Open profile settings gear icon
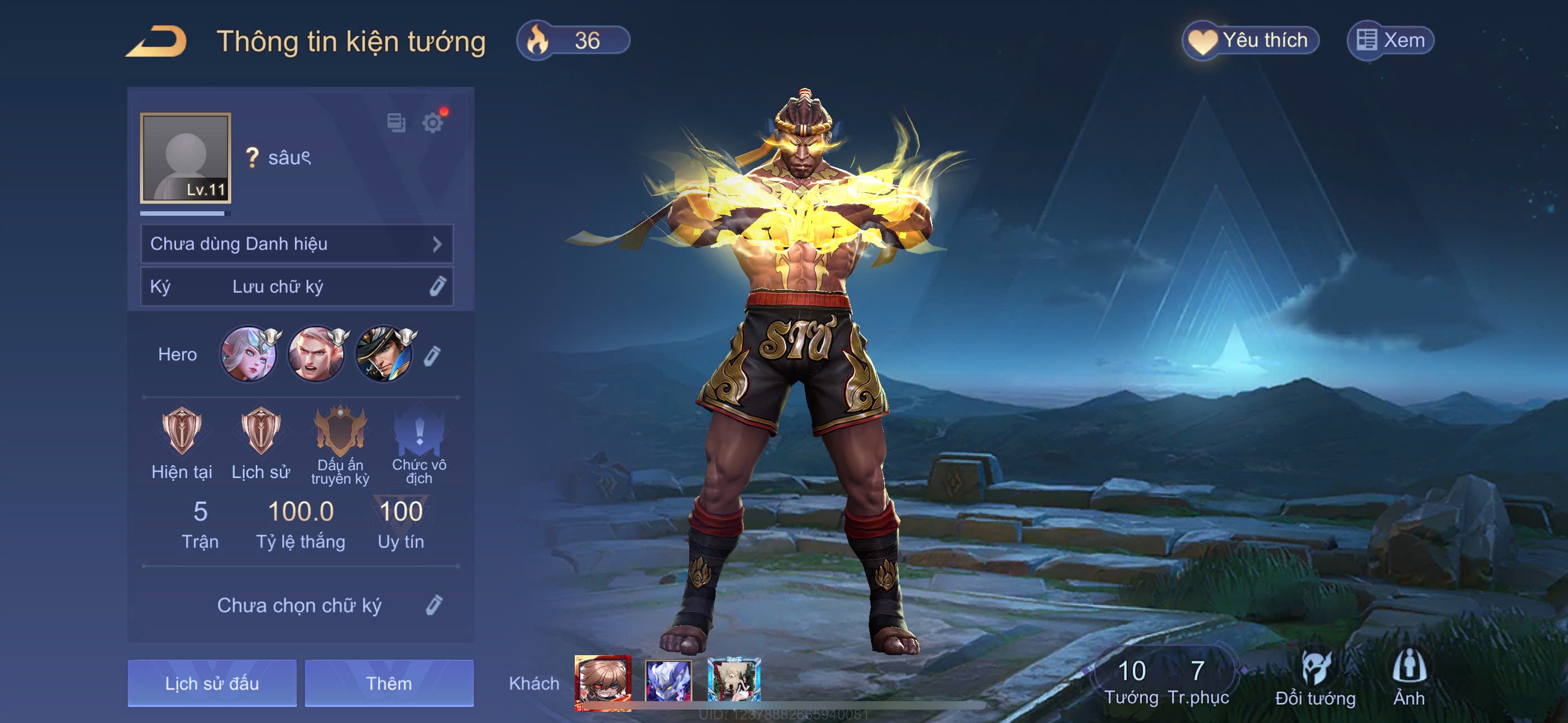 pyautogui.click(x=433, y=123)
